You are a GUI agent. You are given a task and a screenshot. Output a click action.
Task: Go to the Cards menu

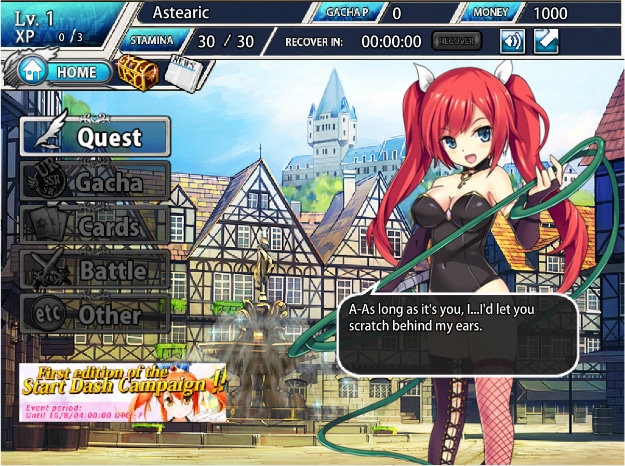(95, 226)
